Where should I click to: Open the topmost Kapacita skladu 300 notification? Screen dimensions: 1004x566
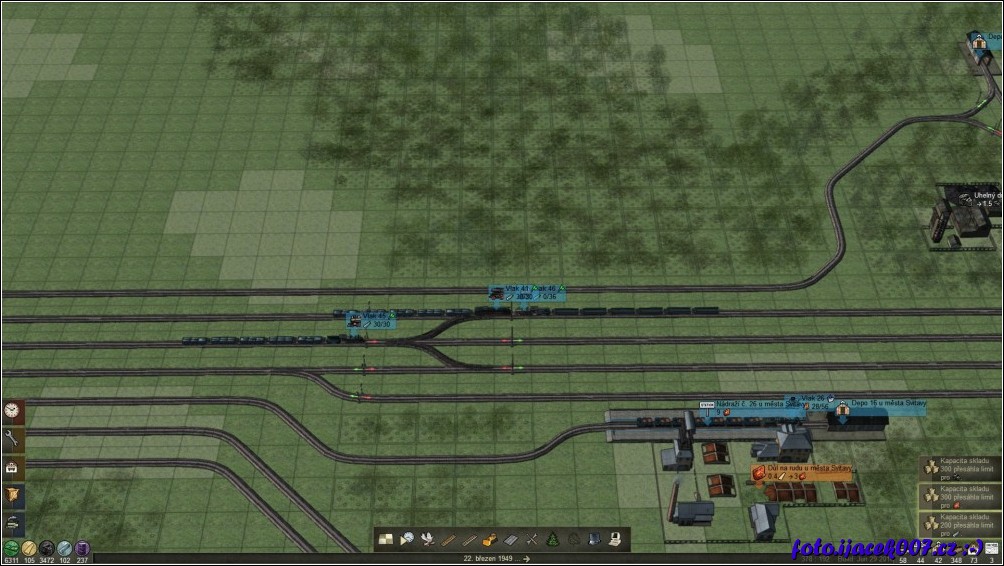point(961,467)
